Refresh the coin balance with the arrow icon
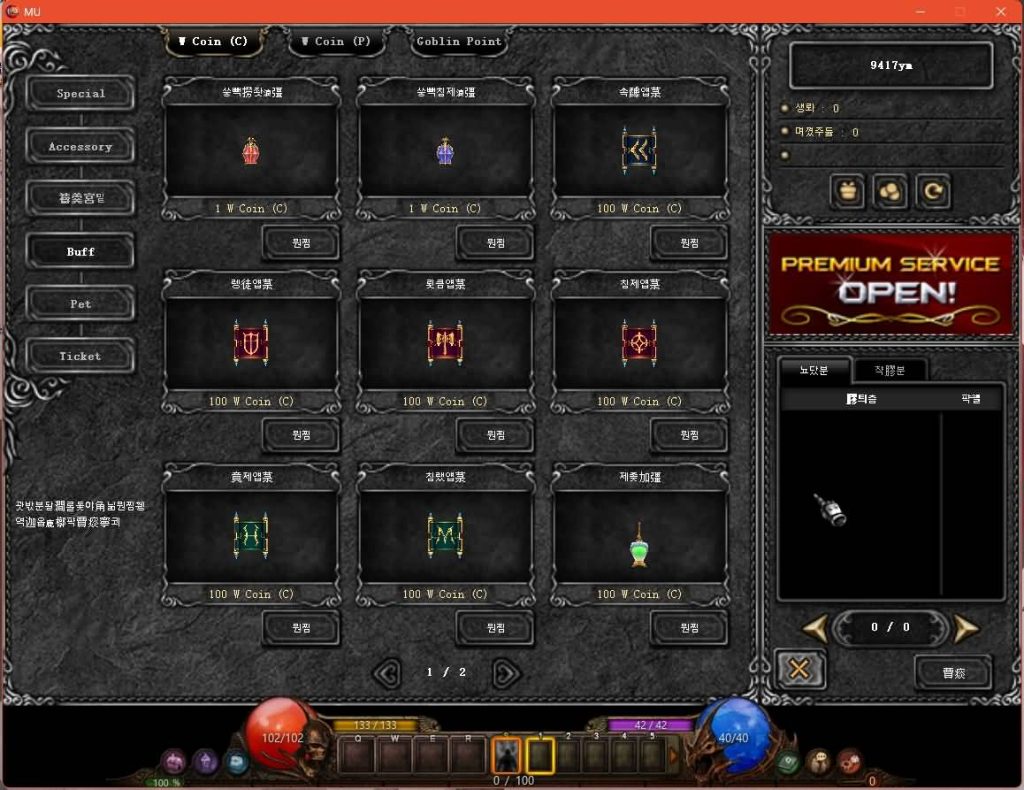This screenshot has width=1024, height=790. click(933, 191)
